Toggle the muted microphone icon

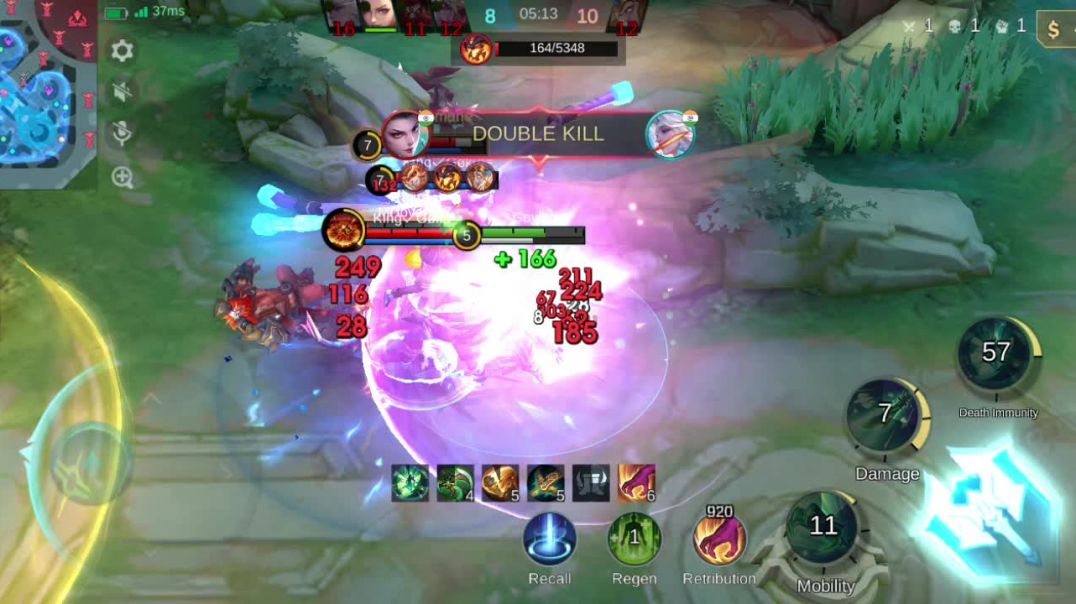[122, 134]
